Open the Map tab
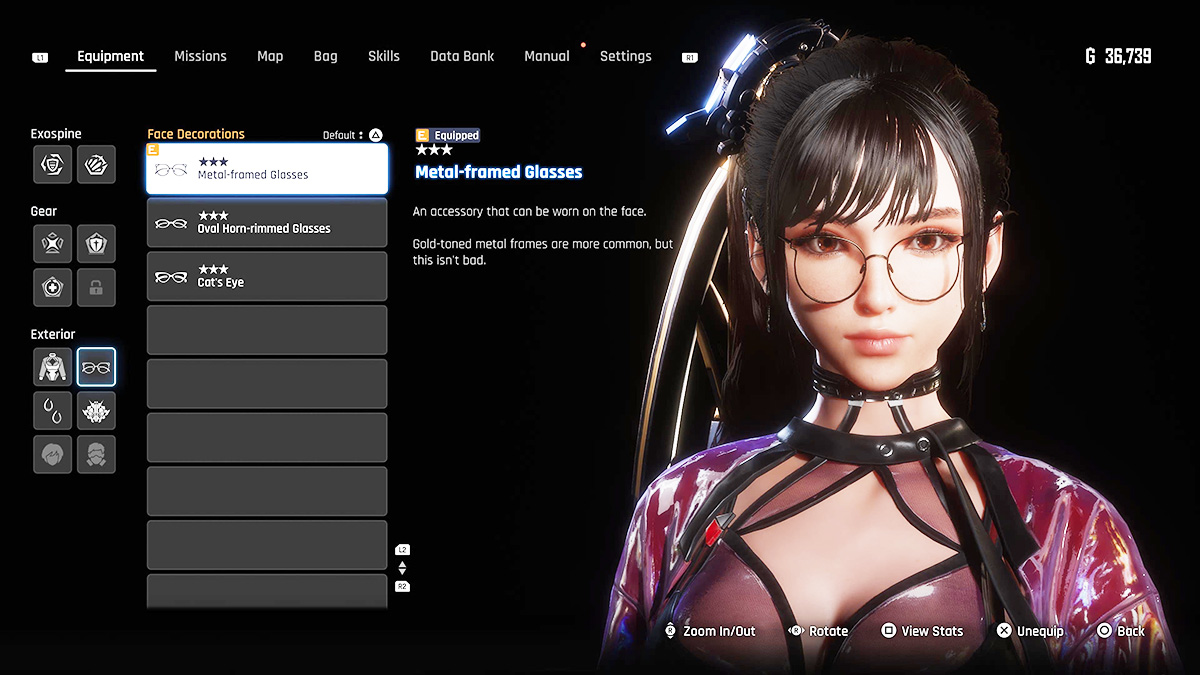This screenshot has height=675, width=1200. click(270, 56)
